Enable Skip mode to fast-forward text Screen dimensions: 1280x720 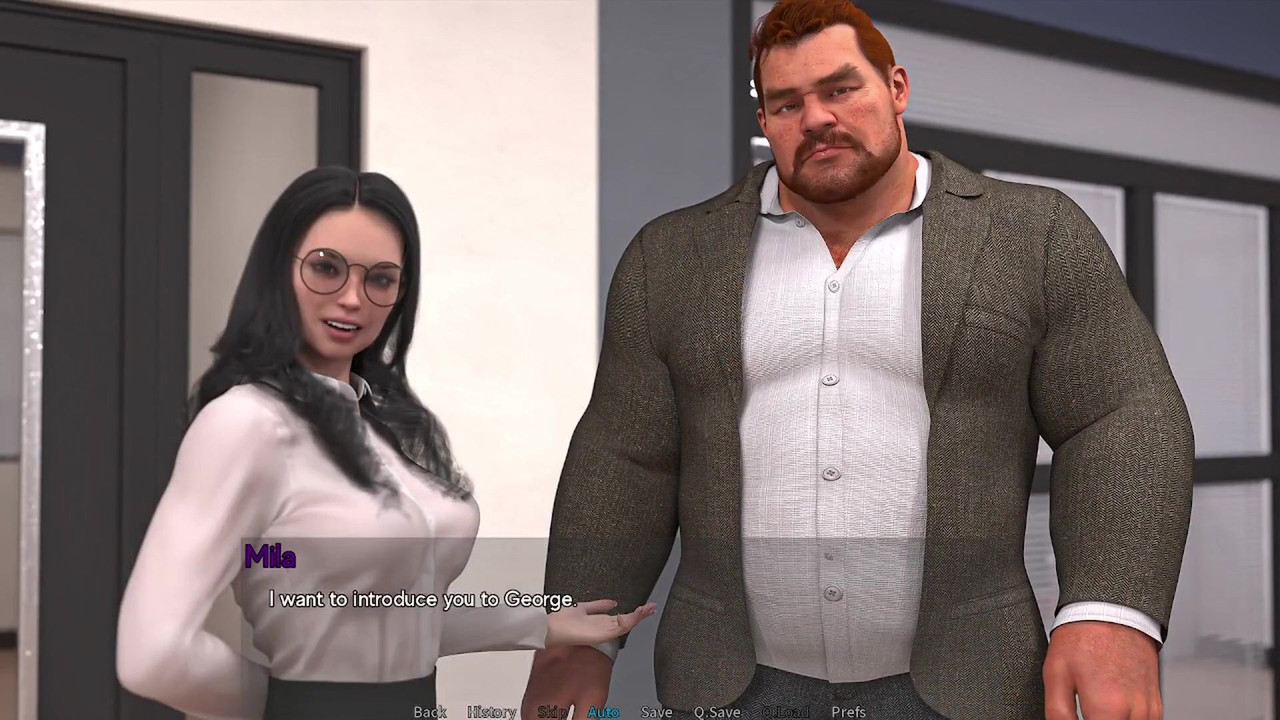pyautogui.click(x=552, y=711)
